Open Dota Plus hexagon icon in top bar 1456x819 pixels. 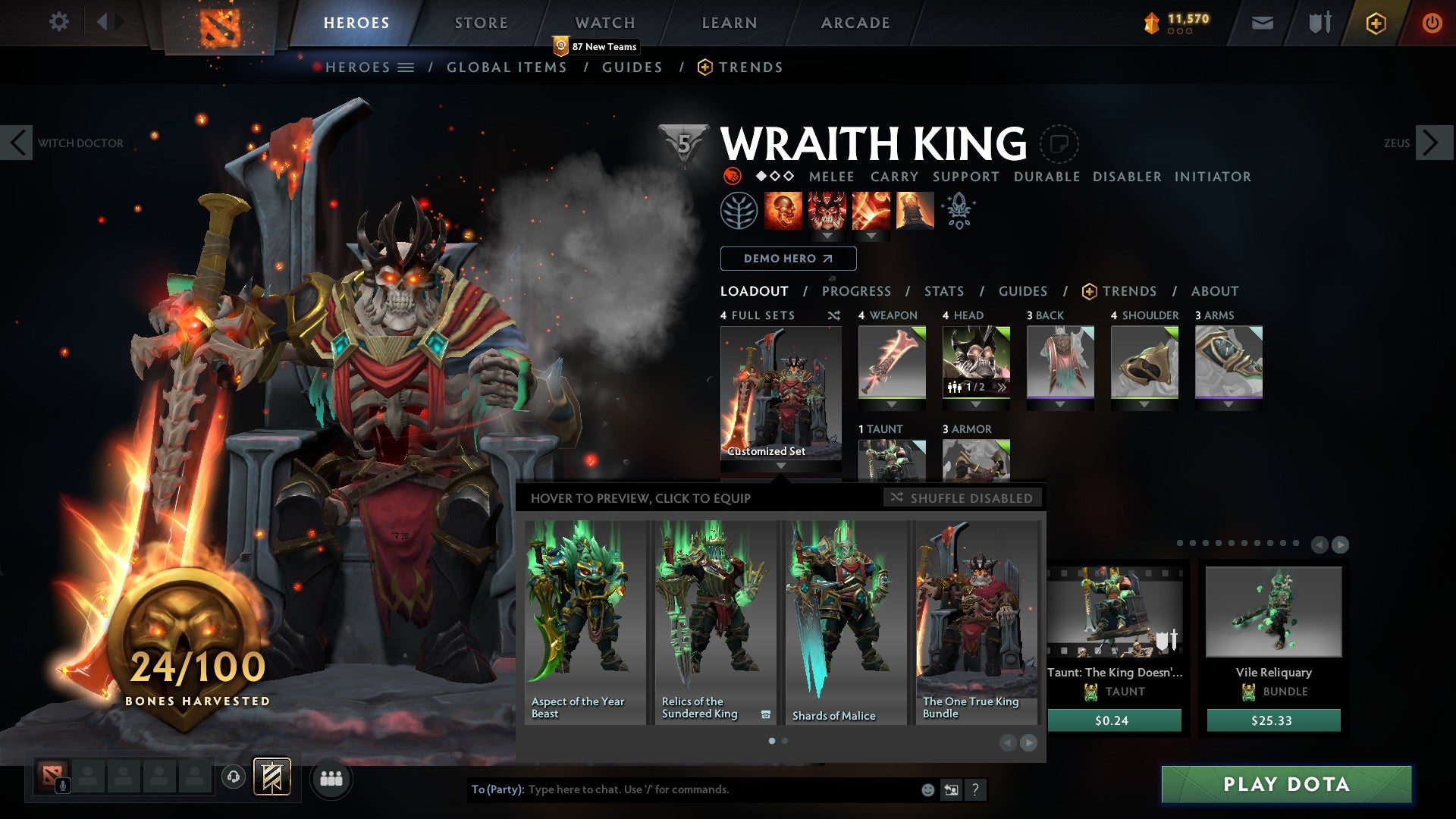tap(1376, 23)
